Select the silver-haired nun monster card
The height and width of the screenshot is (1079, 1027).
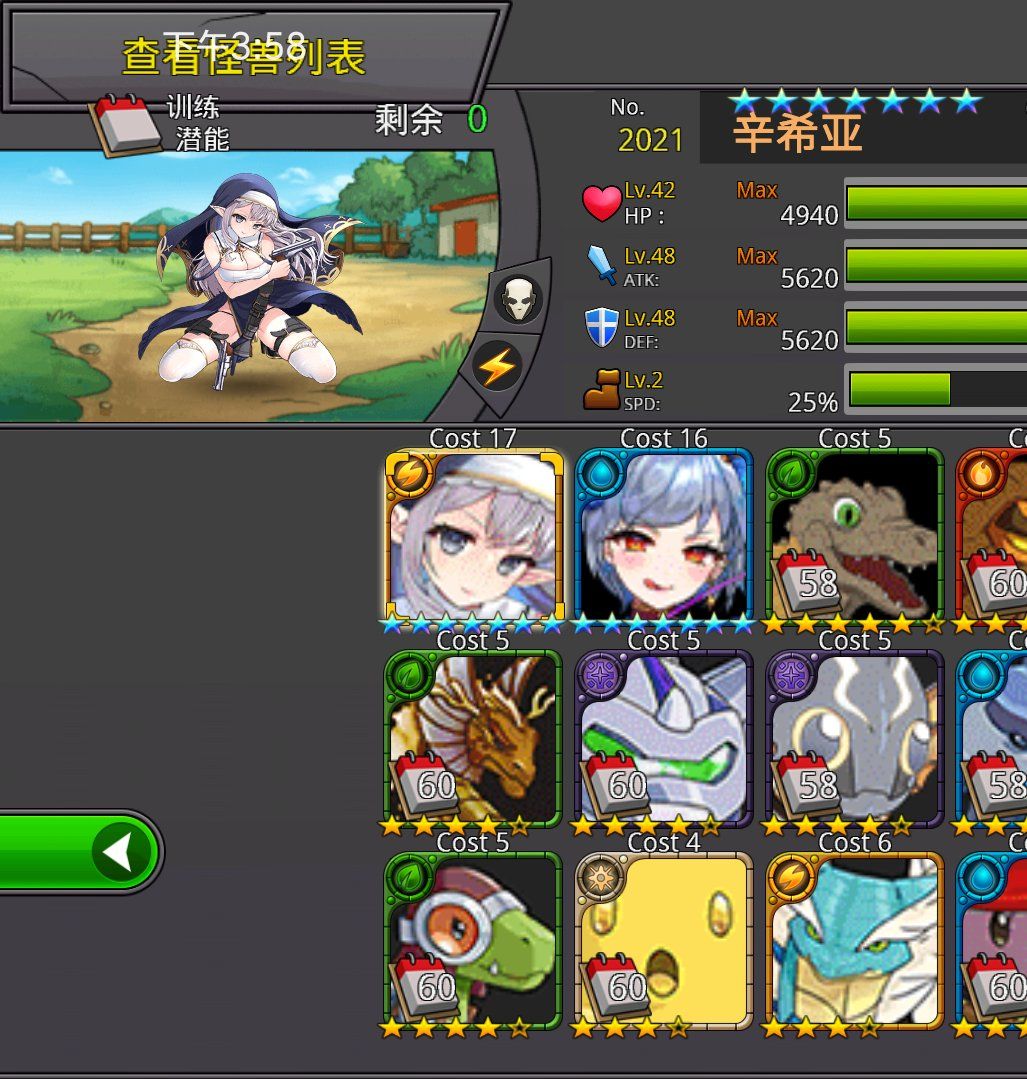(474, 537)
